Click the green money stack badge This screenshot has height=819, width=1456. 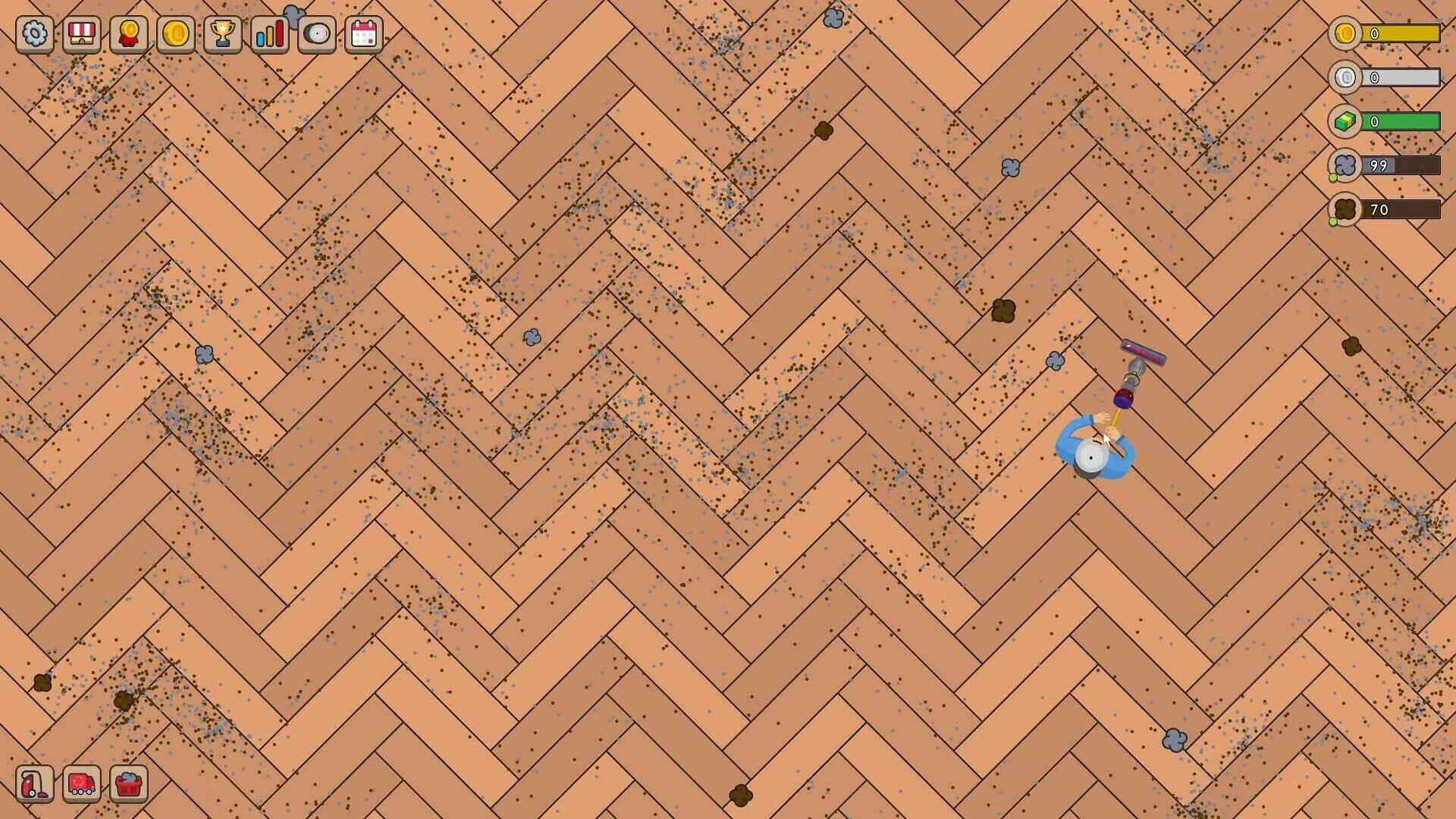point(1343,121)
